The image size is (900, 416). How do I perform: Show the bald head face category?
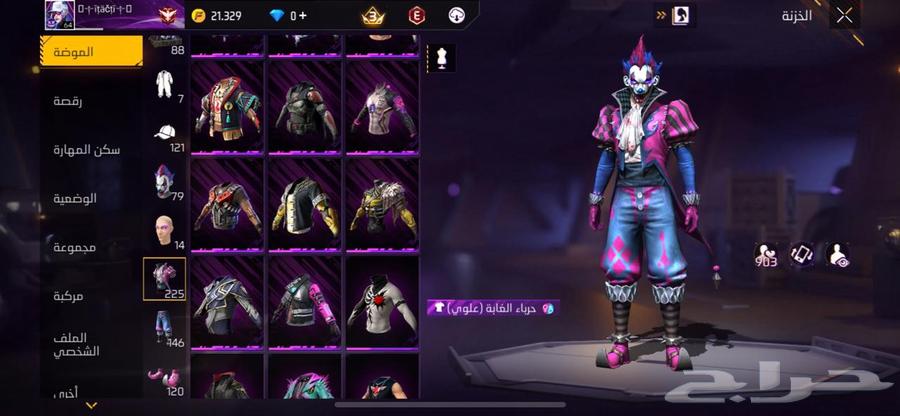coord(165,229)
